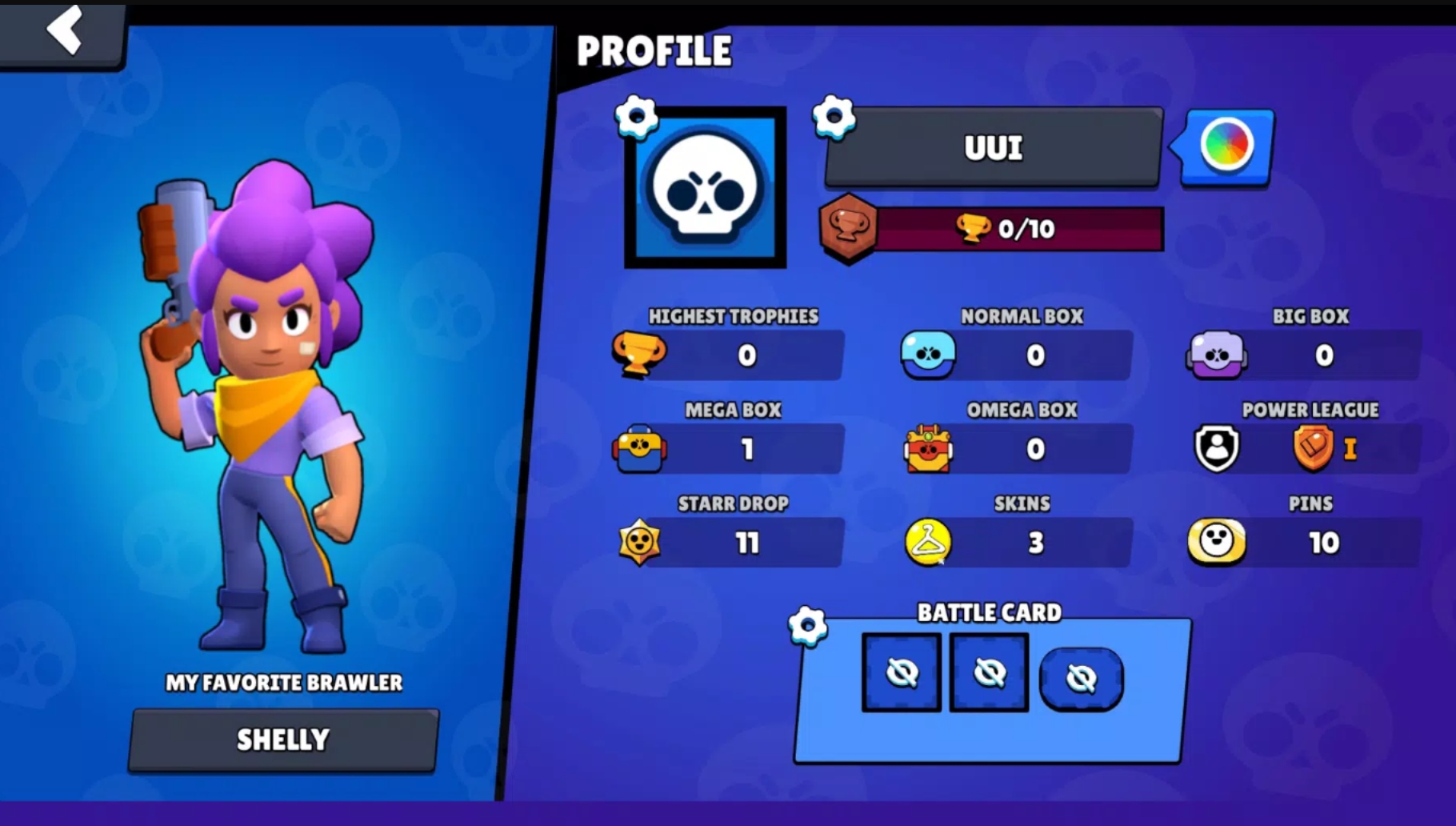The height and width of the screenshot is (826, 1456).
Task: Change favorite brawler Shelly
Action: point(283,740)
